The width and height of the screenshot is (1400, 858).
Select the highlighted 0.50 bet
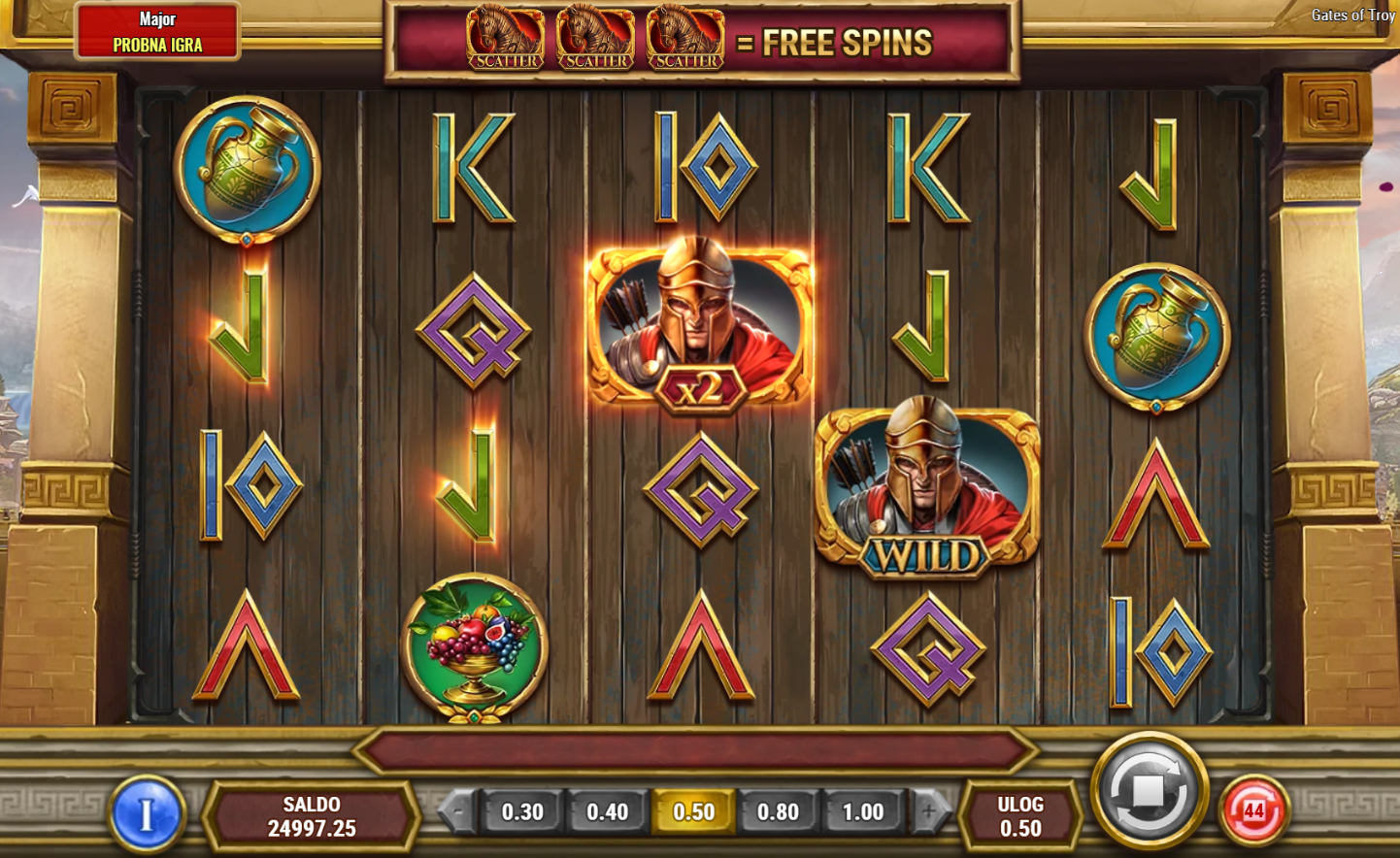pos(693,811)
